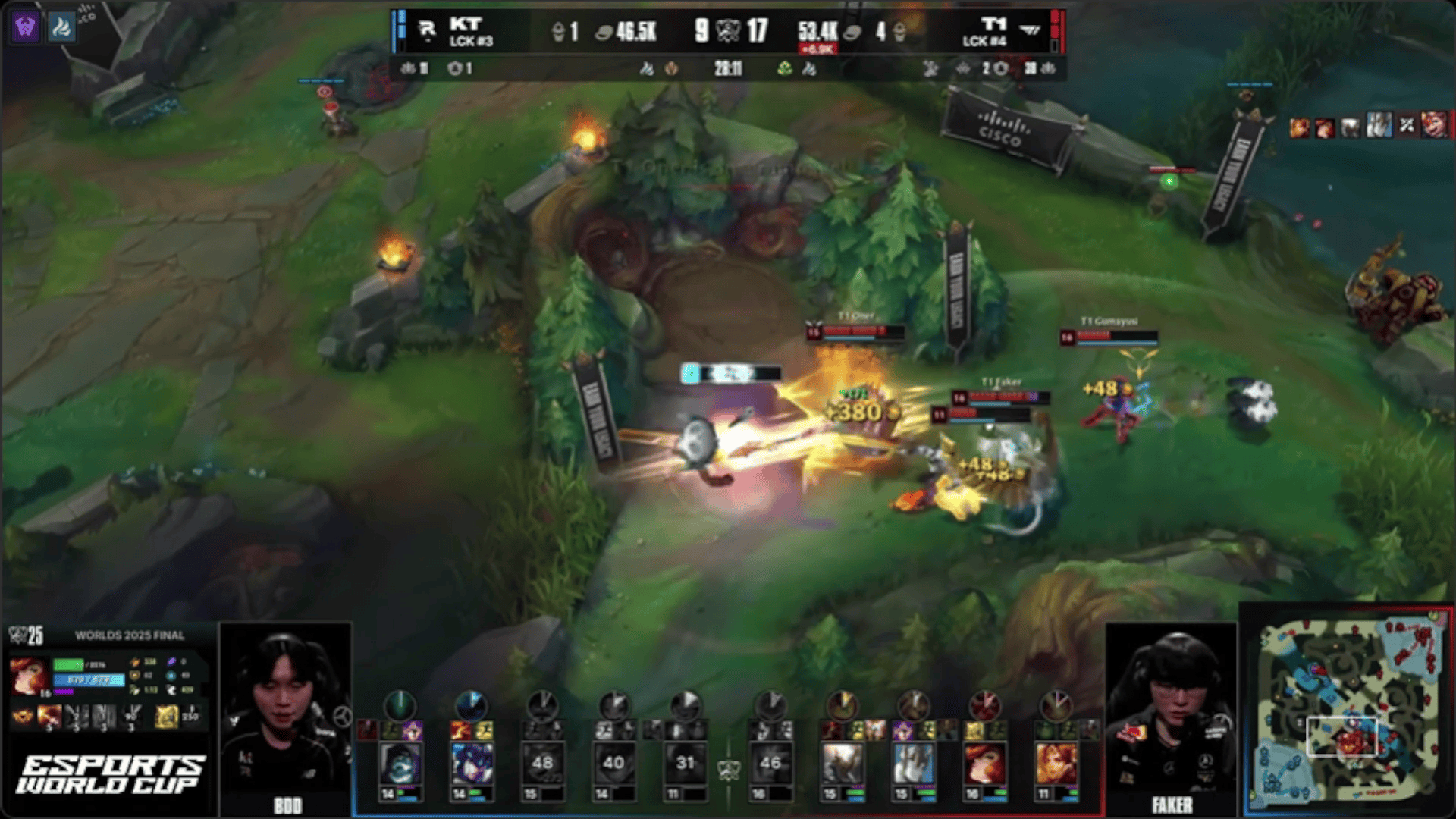1456x819 pixels.
Task: Select the white-armored champion portrait in bottom bar
Action: coord(913,764)
